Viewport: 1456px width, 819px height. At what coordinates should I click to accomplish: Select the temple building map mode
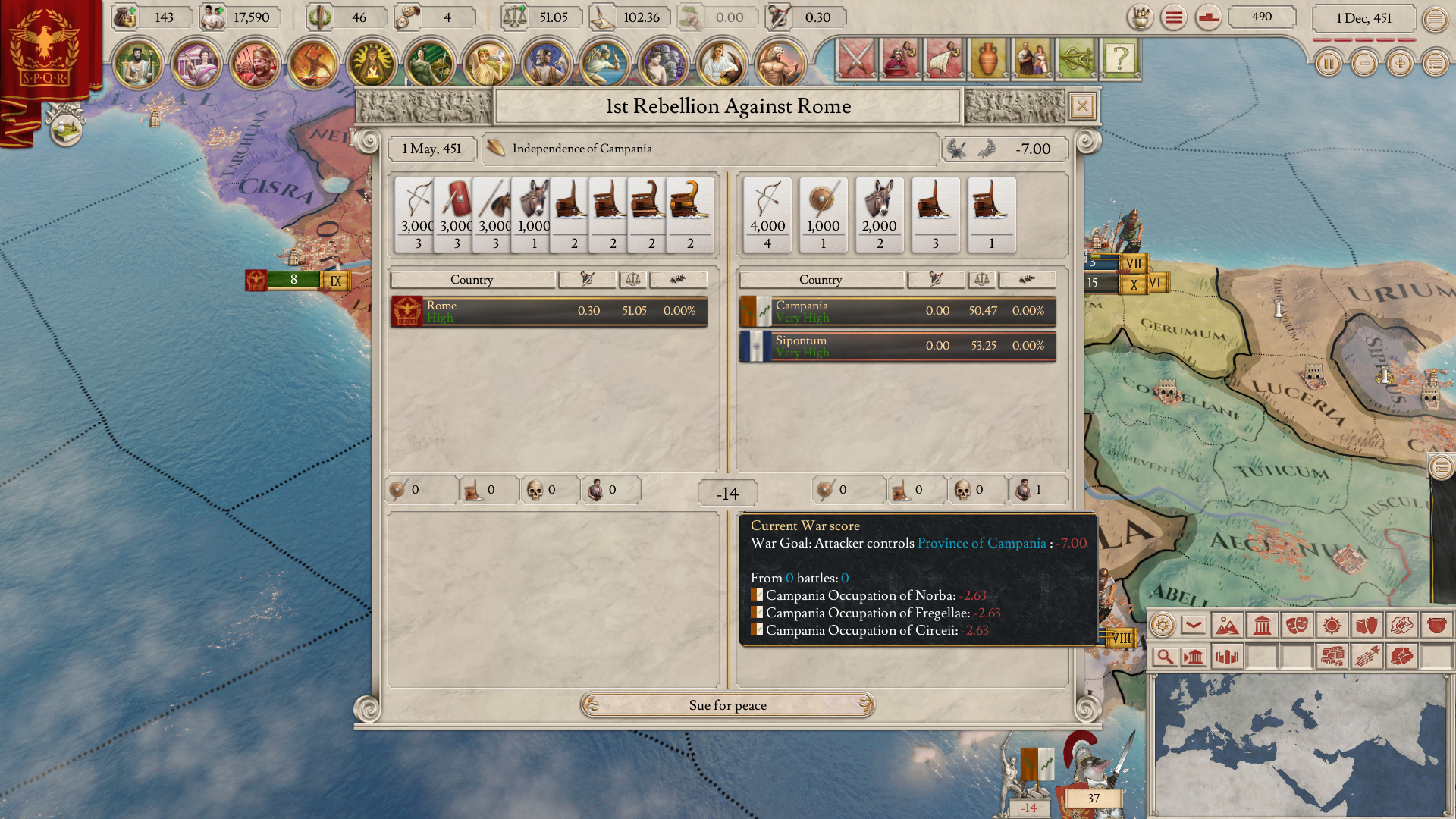pos(1262,626)
